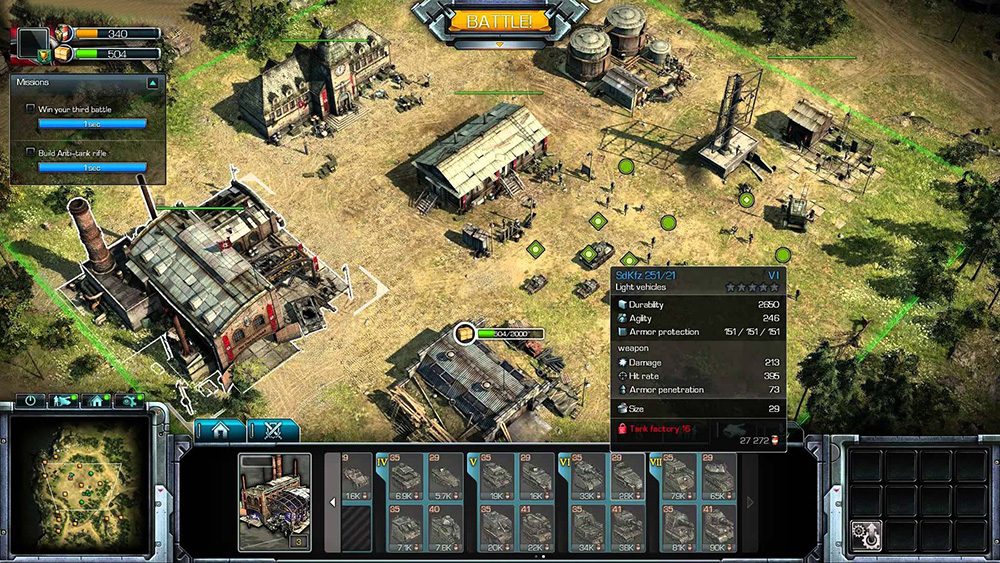1000x563 pixels.
Task: Toggle the eye view button above minimap
Action: [x=130, y=401]
